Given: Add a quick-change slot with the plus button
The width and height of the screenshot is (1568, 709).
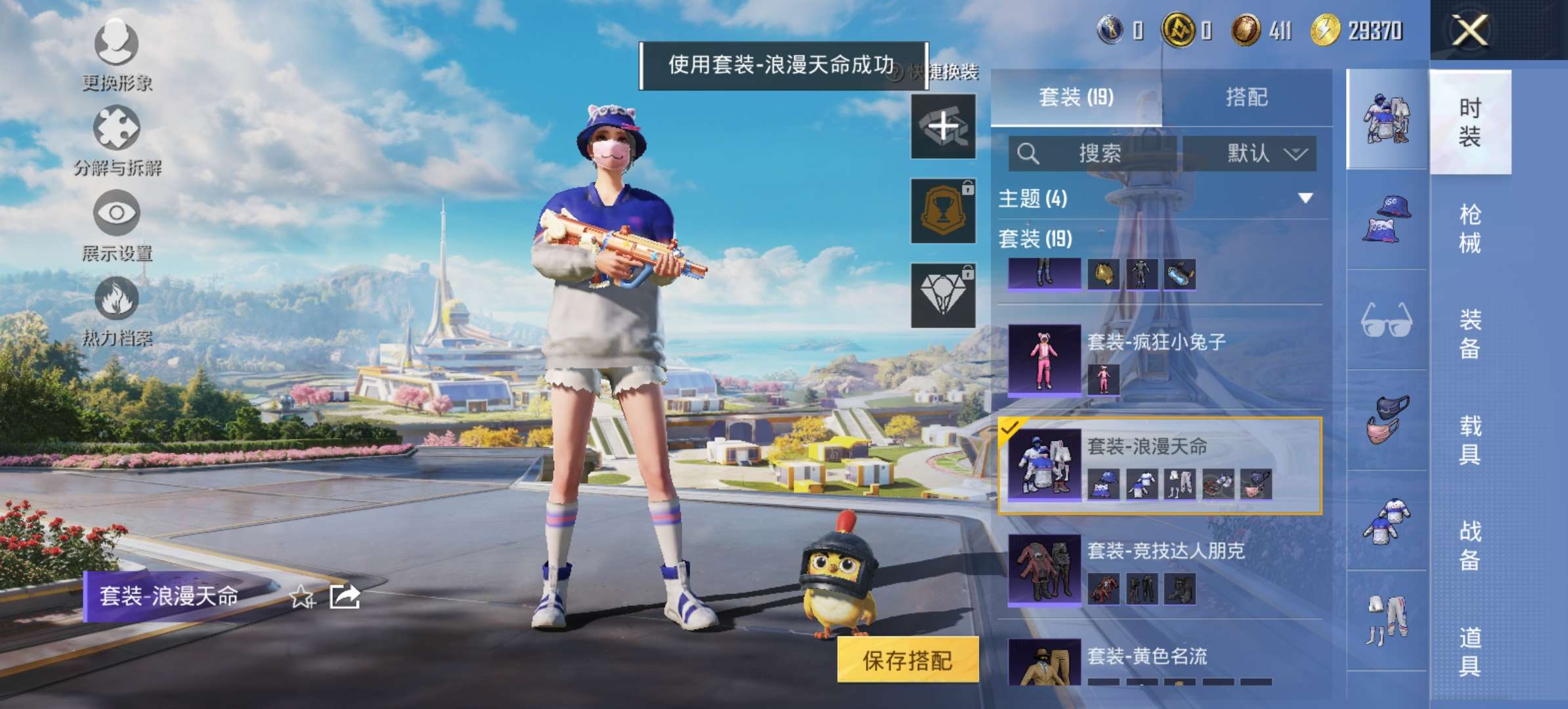Looking at the screenshot, I should [943, 126].
